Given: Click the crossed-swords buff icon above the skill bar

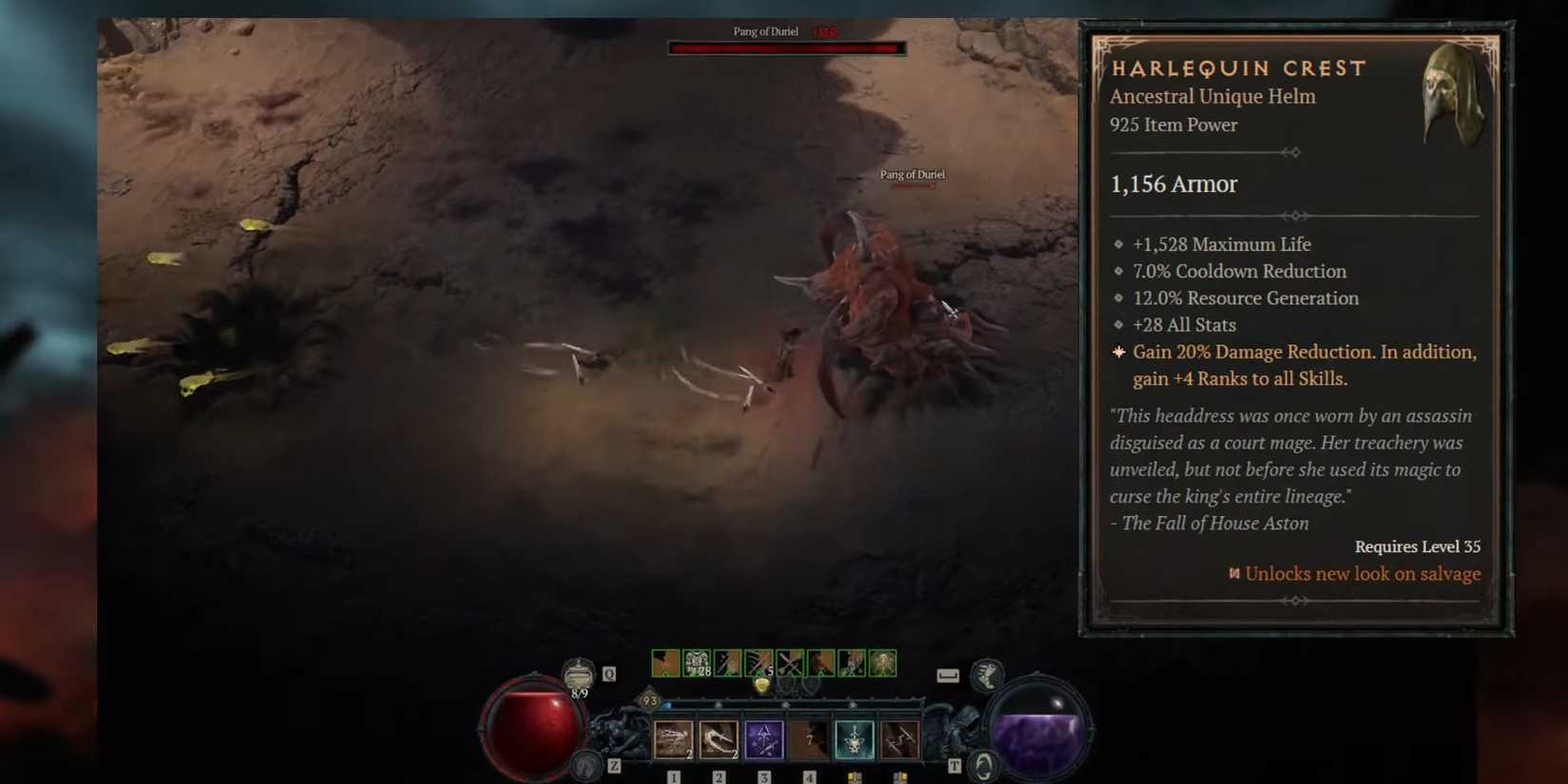Looking at the screenshot, I should coord(791,663).
